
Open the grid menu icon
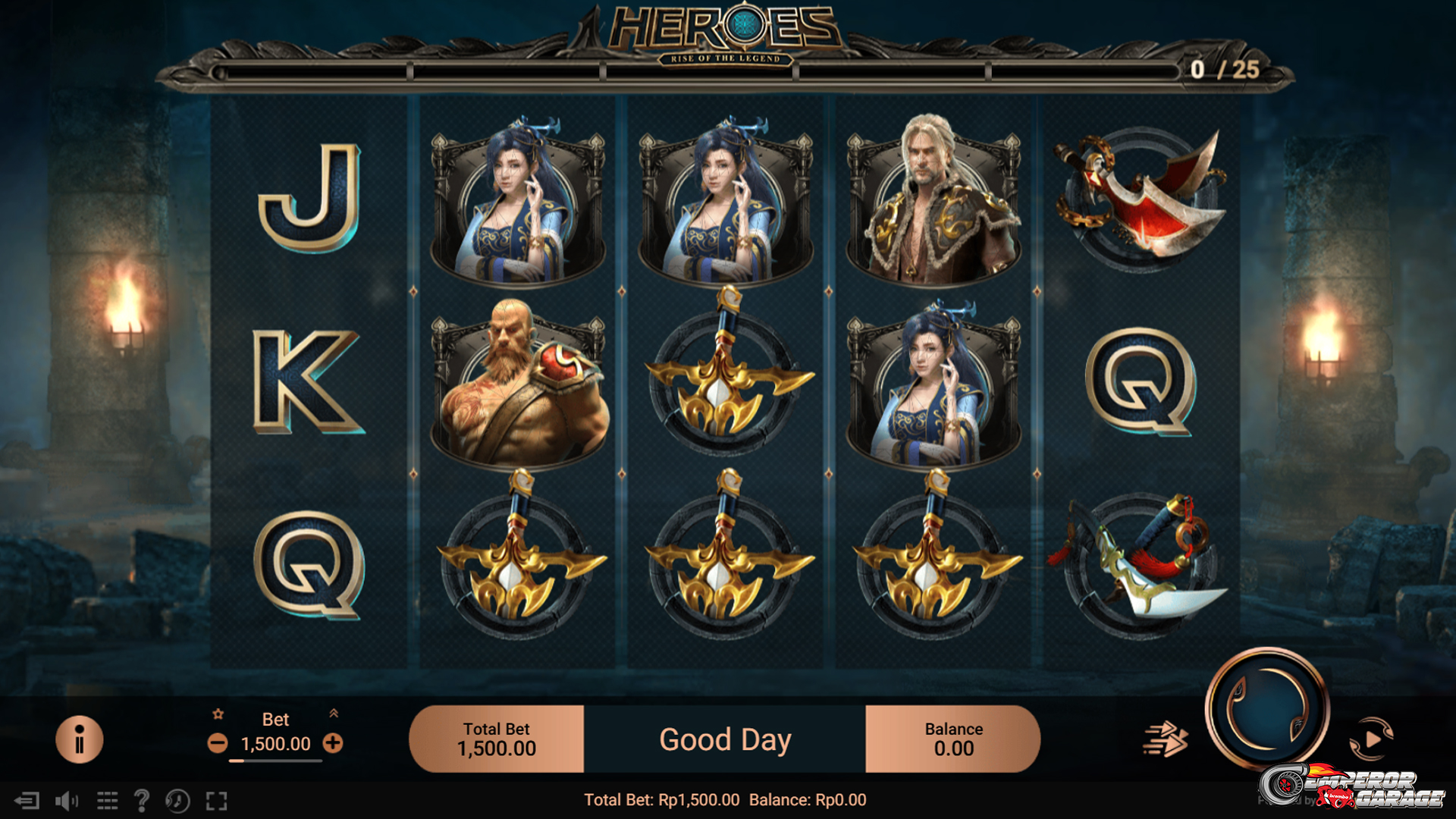pyautogui.click(x=107, y=801)
